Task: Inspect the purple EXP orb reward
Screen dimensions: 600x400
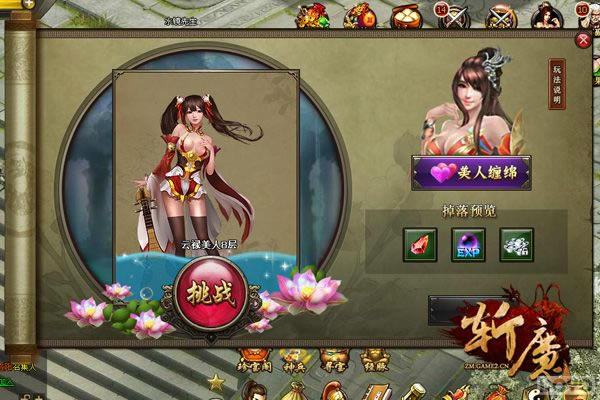Action: point(468,244)
